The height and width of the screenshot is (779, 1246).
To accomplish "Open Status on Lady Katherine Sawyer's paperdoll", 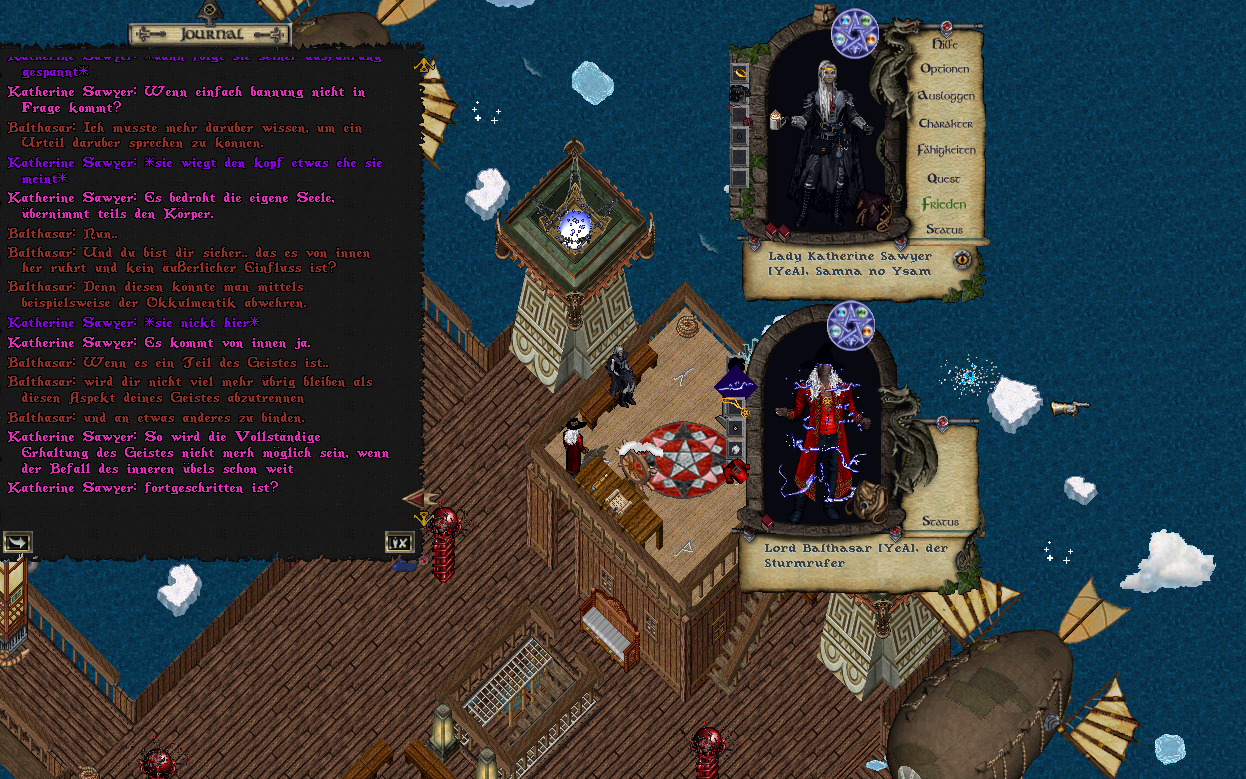I will pyautogui.click(x=943, y=229).
